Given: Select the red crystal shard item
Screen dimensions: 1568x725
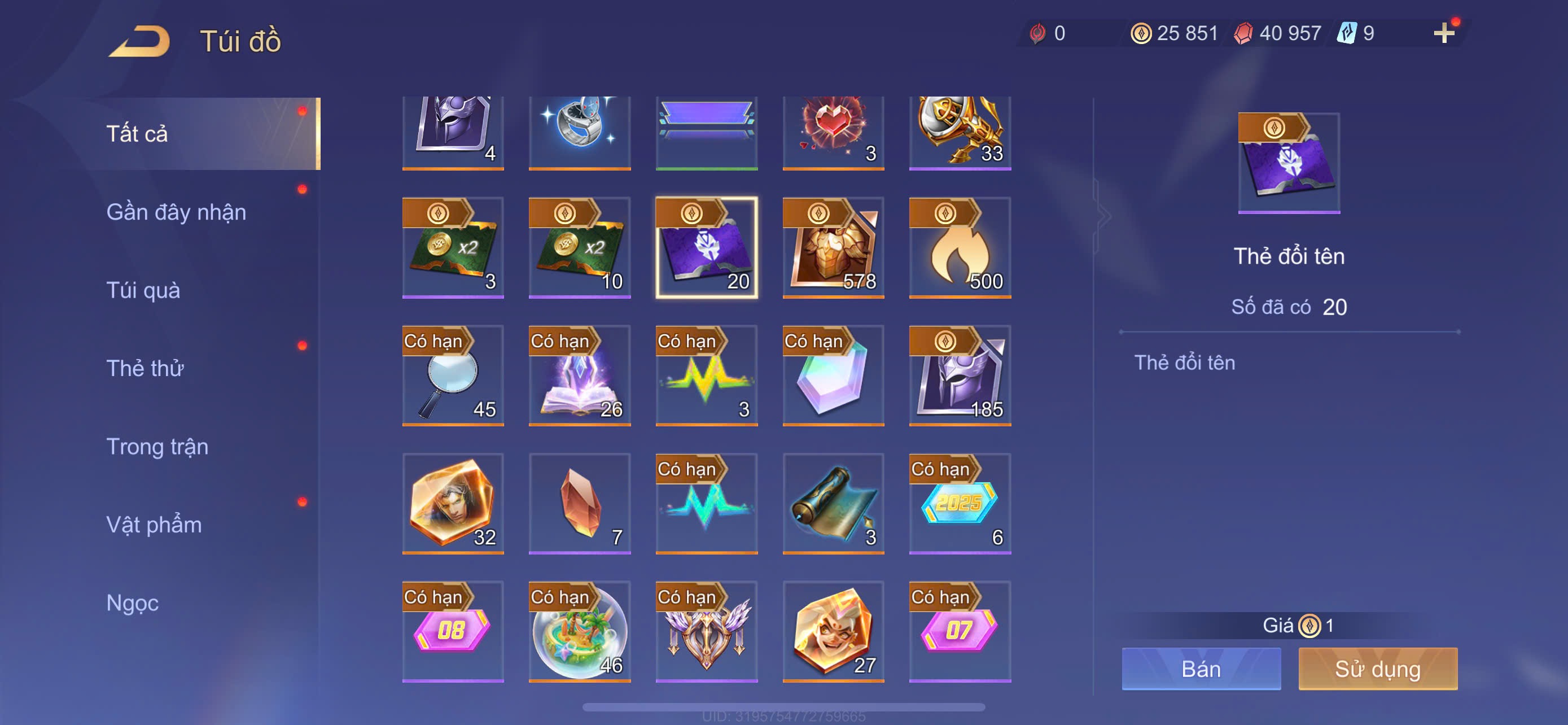Looking at the screenshot, I should click(580, 504).
